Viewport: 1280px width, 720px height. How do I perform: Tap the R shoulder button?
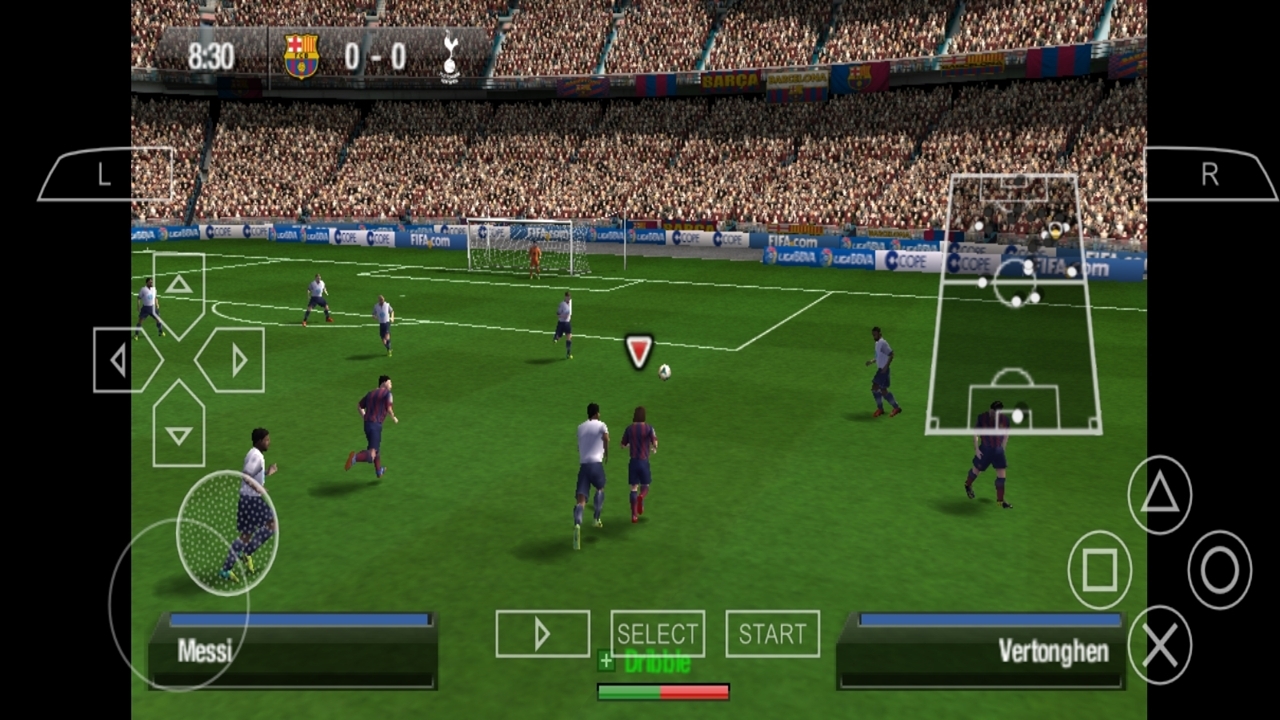point(1210,175)
